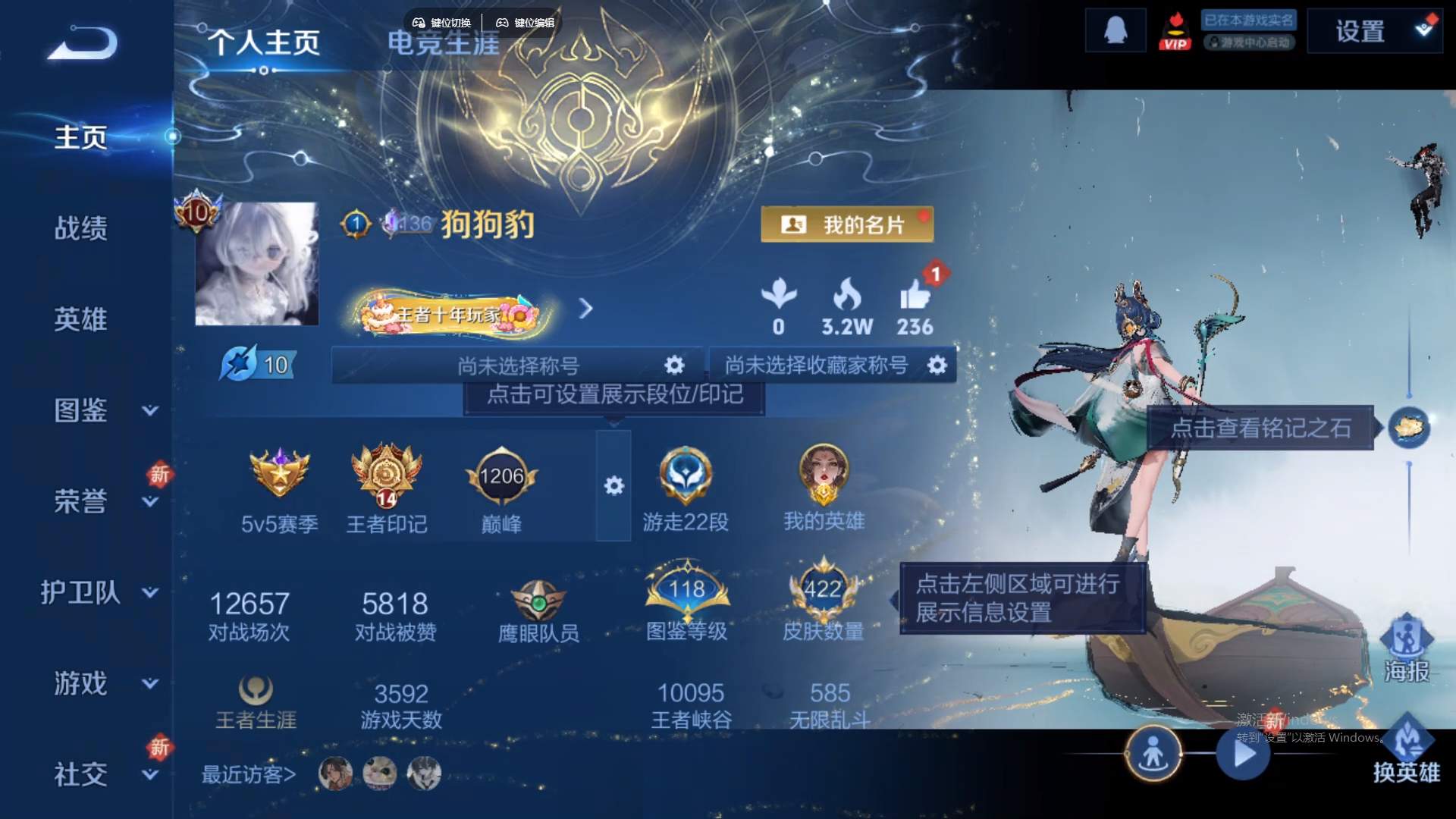Click the gear beside 尚未选择称号
Viewport: 1456px width, 819px height.
673,365
